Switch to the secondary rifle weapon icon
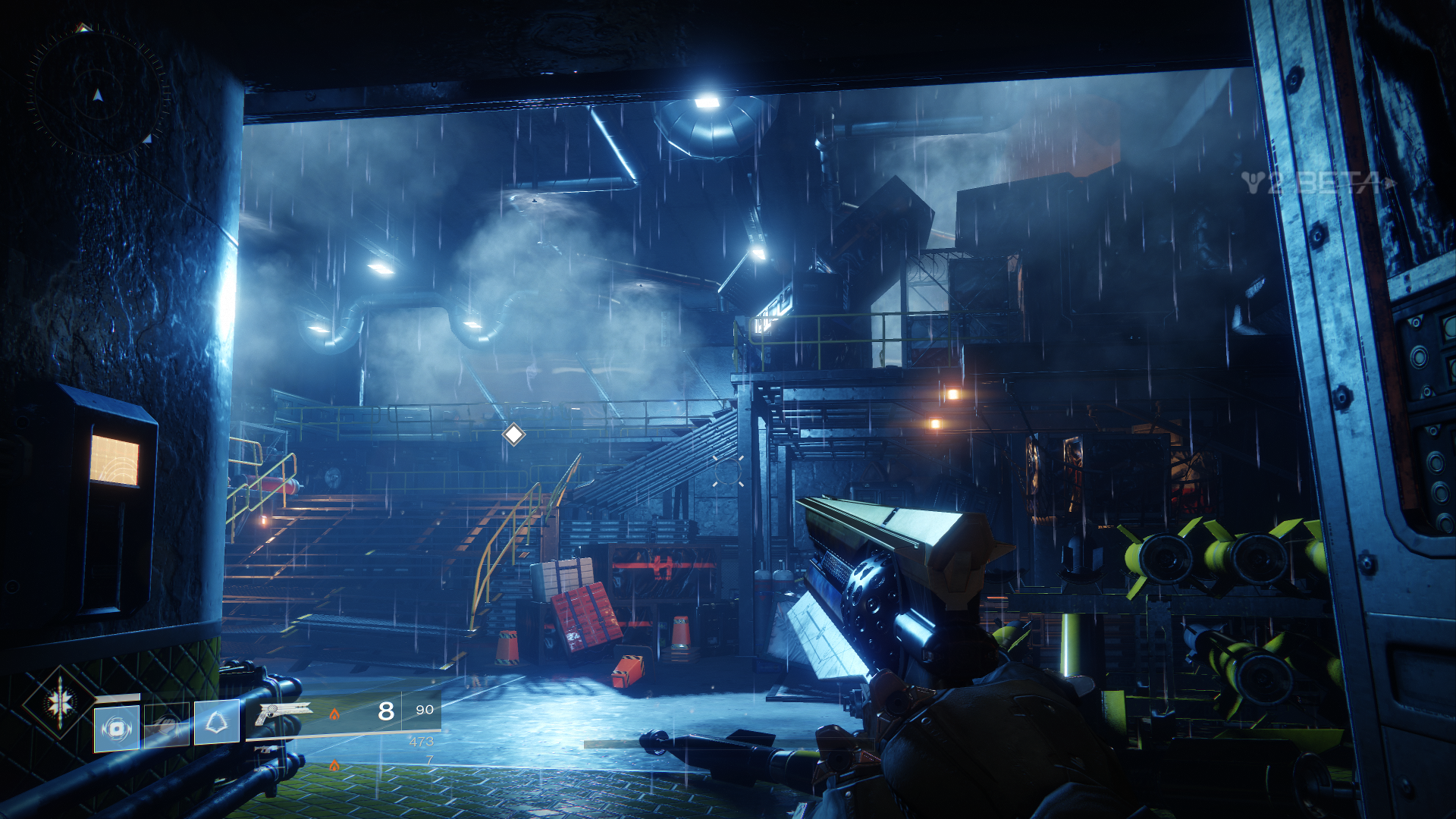The image size is (1456, 819). coord(267,748)
